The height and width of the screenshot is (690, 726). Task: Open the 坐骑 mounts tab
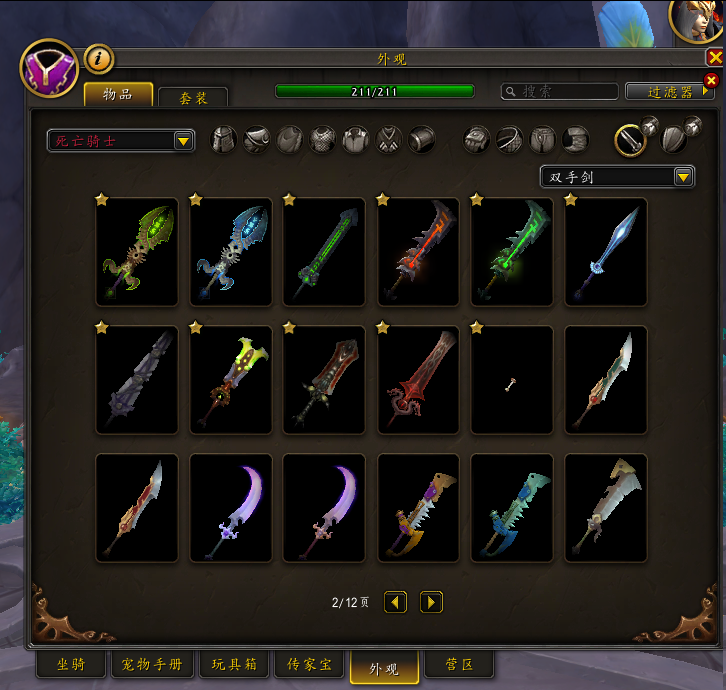coord(70,664)
